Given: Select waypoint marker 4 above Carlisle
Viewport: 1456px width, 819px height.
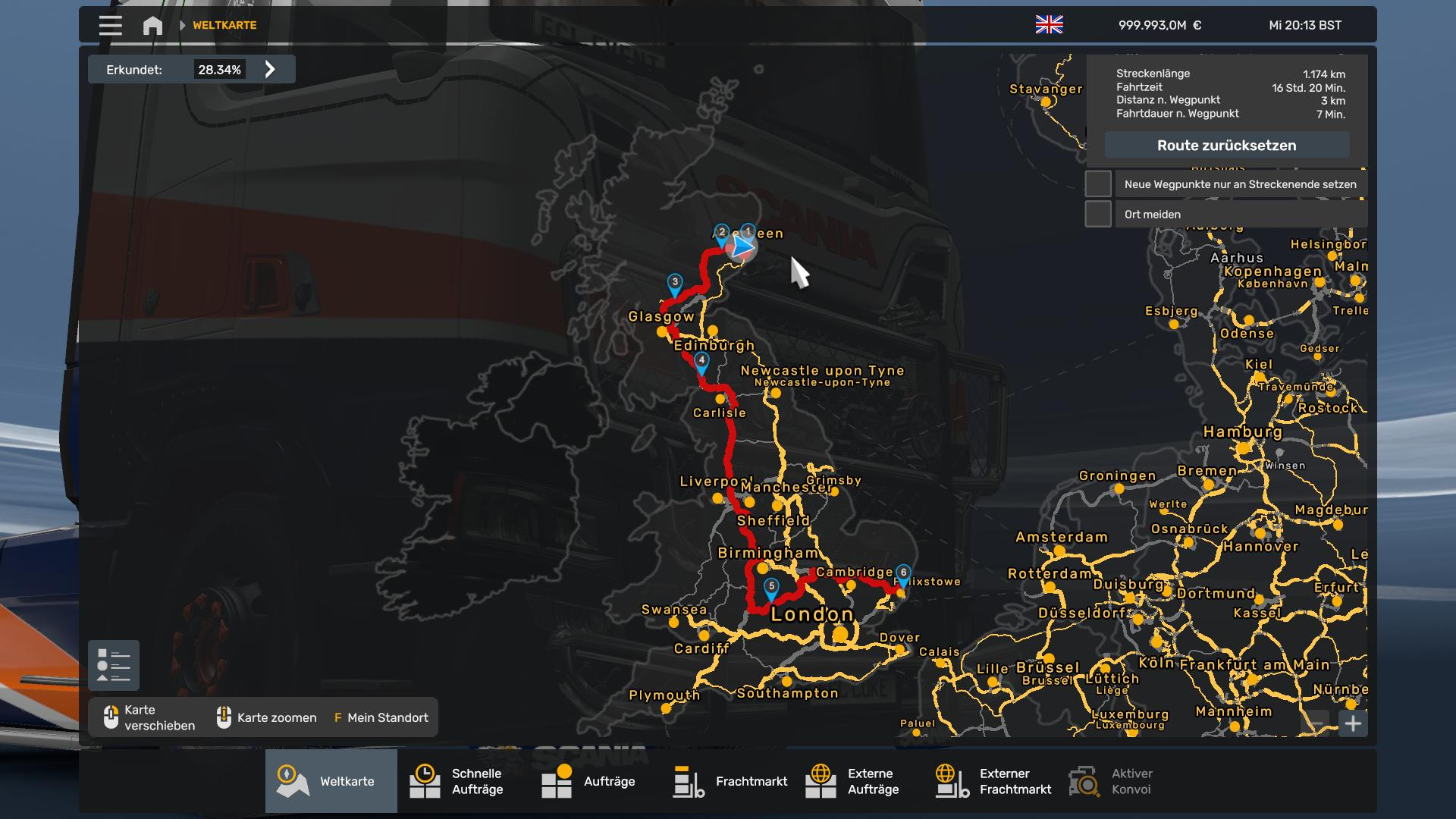Looking at the screenshot, I should coord(701,362).
